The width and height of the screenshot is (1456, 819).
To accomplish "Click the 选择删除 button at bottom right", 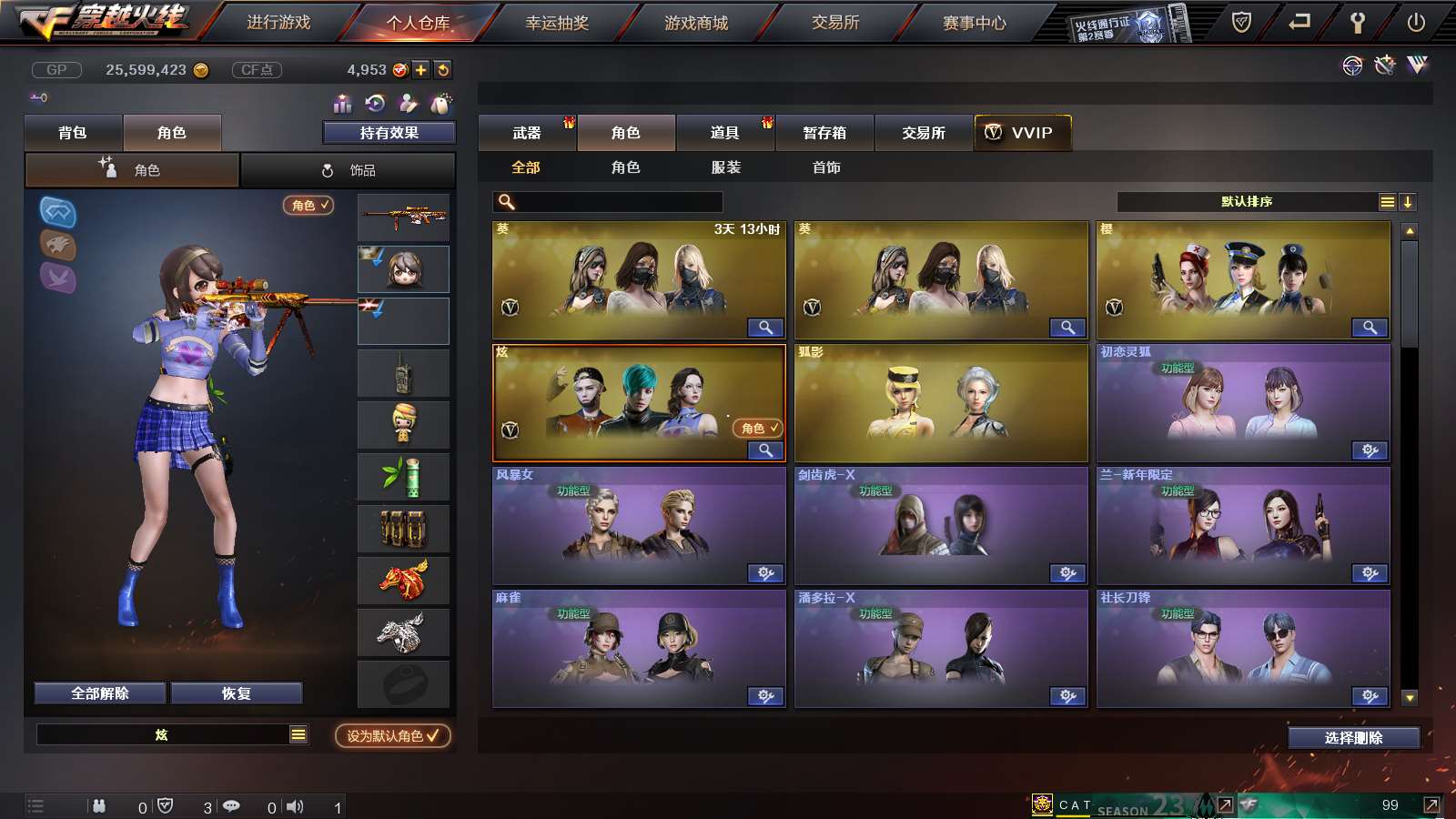I will [x=1354, y=737].
